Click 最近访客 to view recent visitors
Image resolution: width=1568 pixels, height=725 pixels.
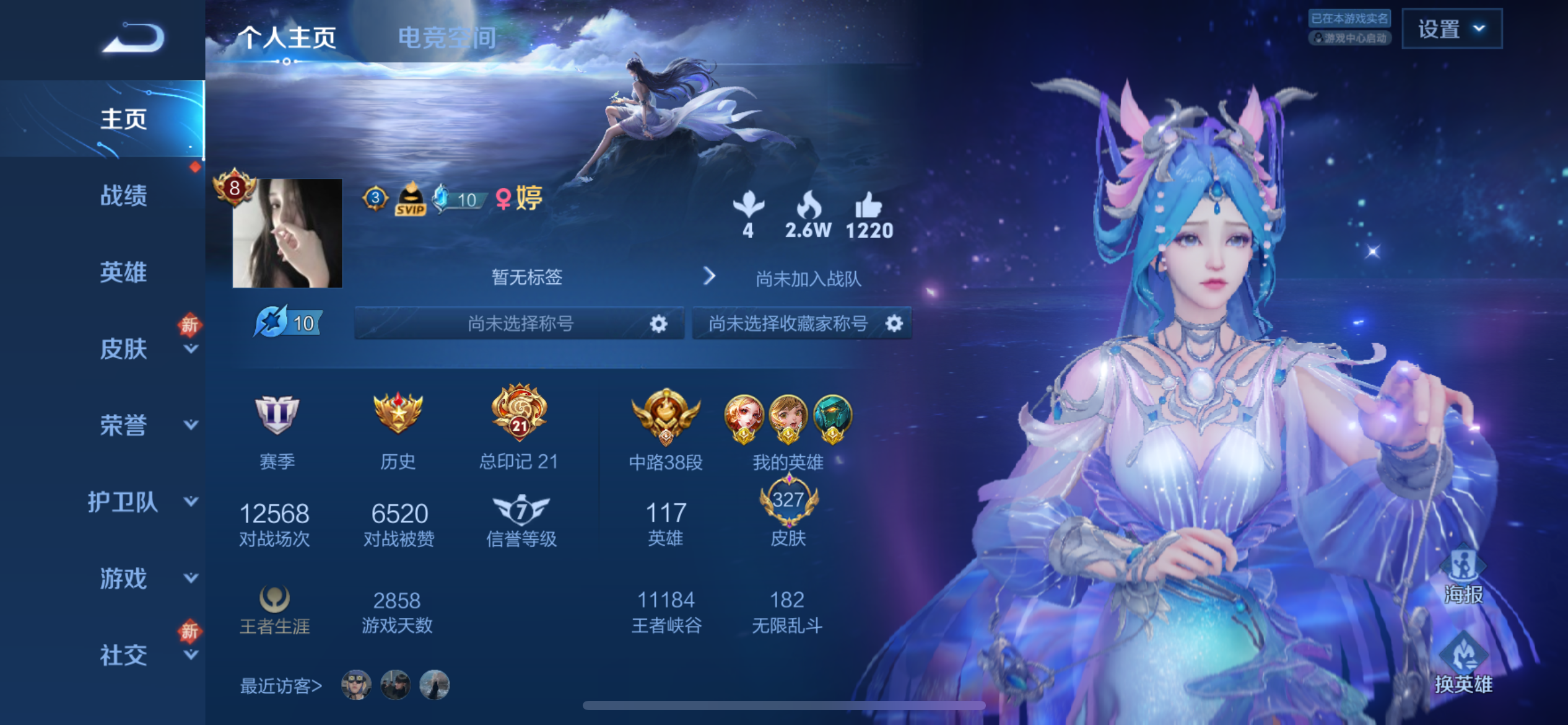click(280, 685)
